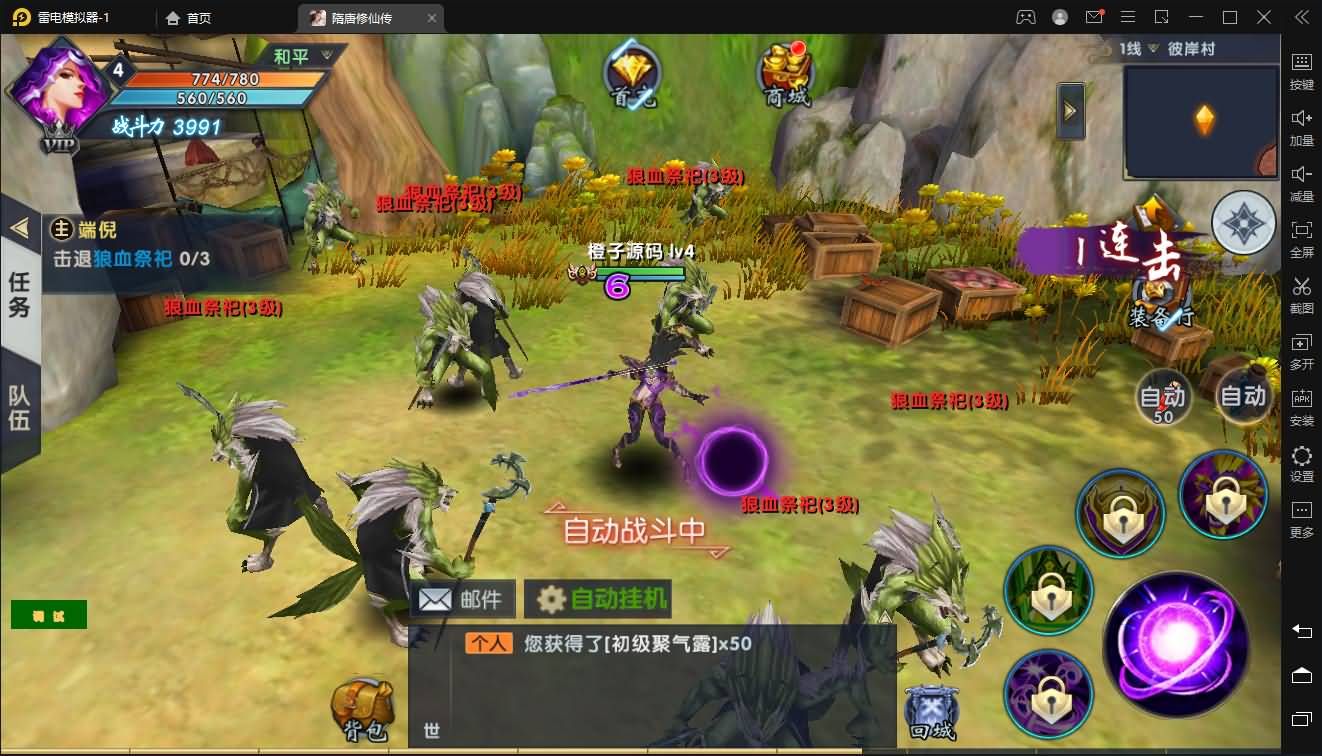
Task: Switch to the 任务 quest tab
Action: coord(19,295)
